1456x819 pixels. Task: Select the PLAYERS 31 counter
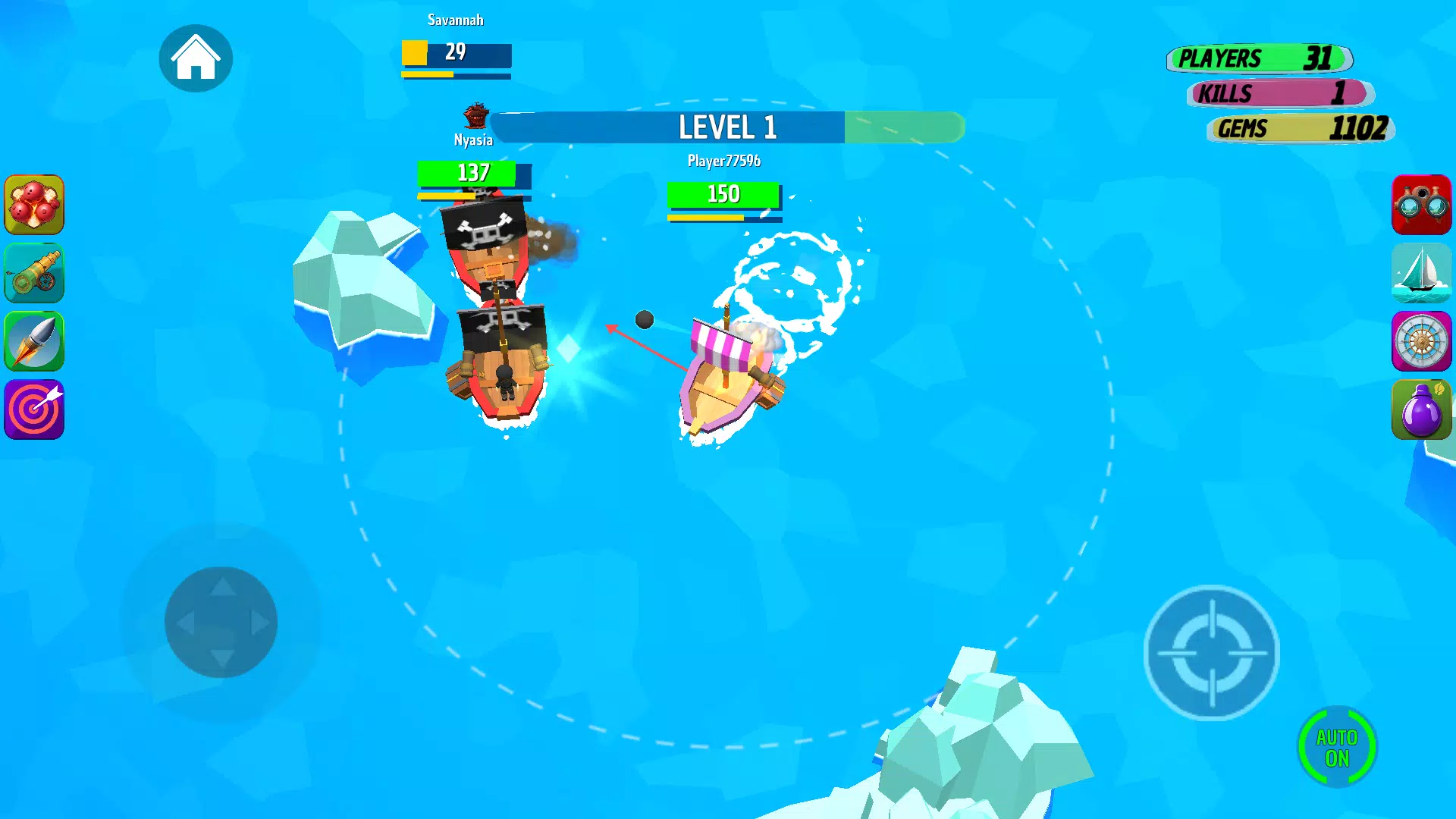(x=1259, y=58)
